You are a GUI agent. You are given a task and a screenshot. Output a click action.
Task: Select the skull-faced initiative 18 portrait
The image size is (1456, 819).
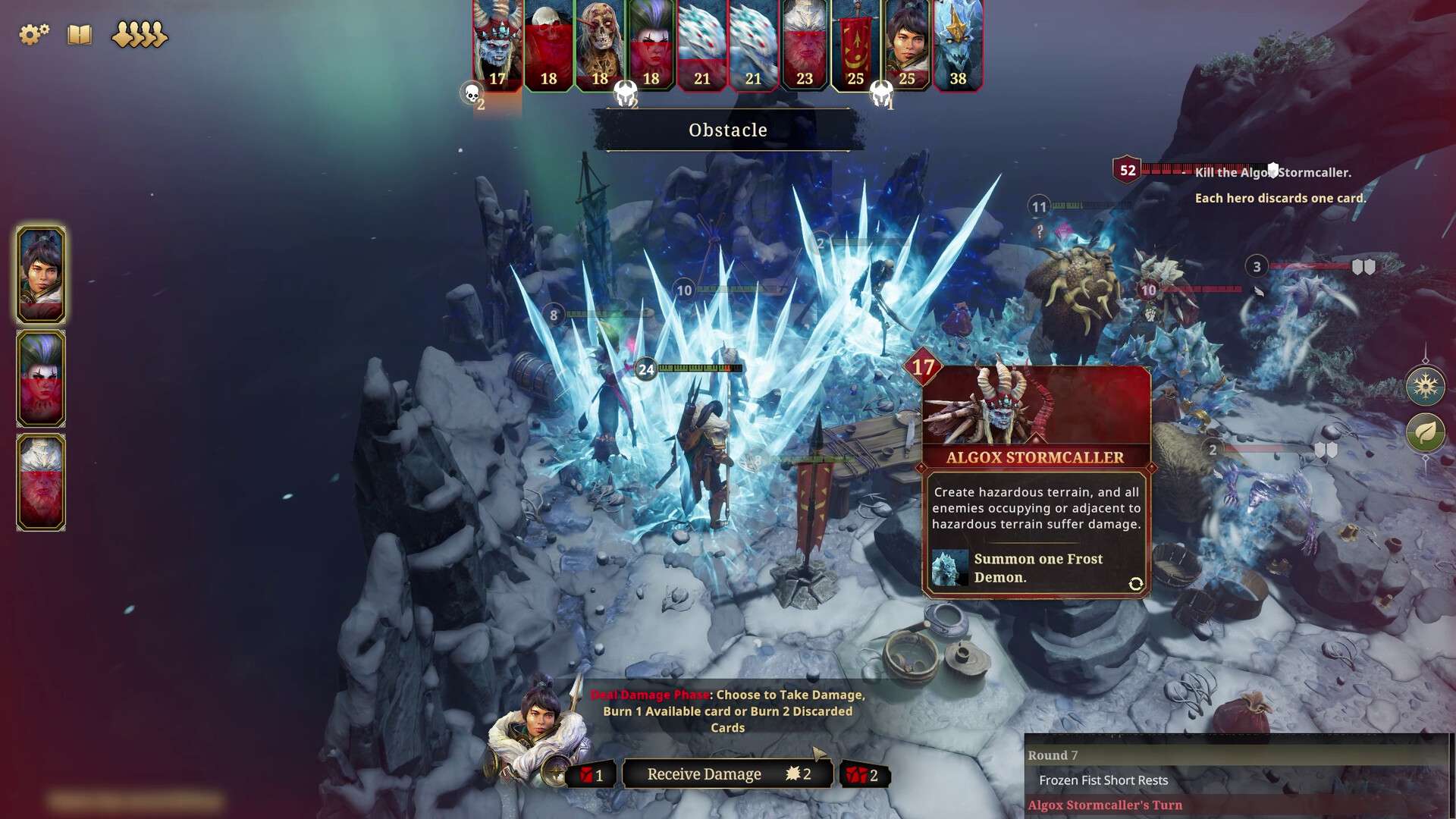[600, 44]
